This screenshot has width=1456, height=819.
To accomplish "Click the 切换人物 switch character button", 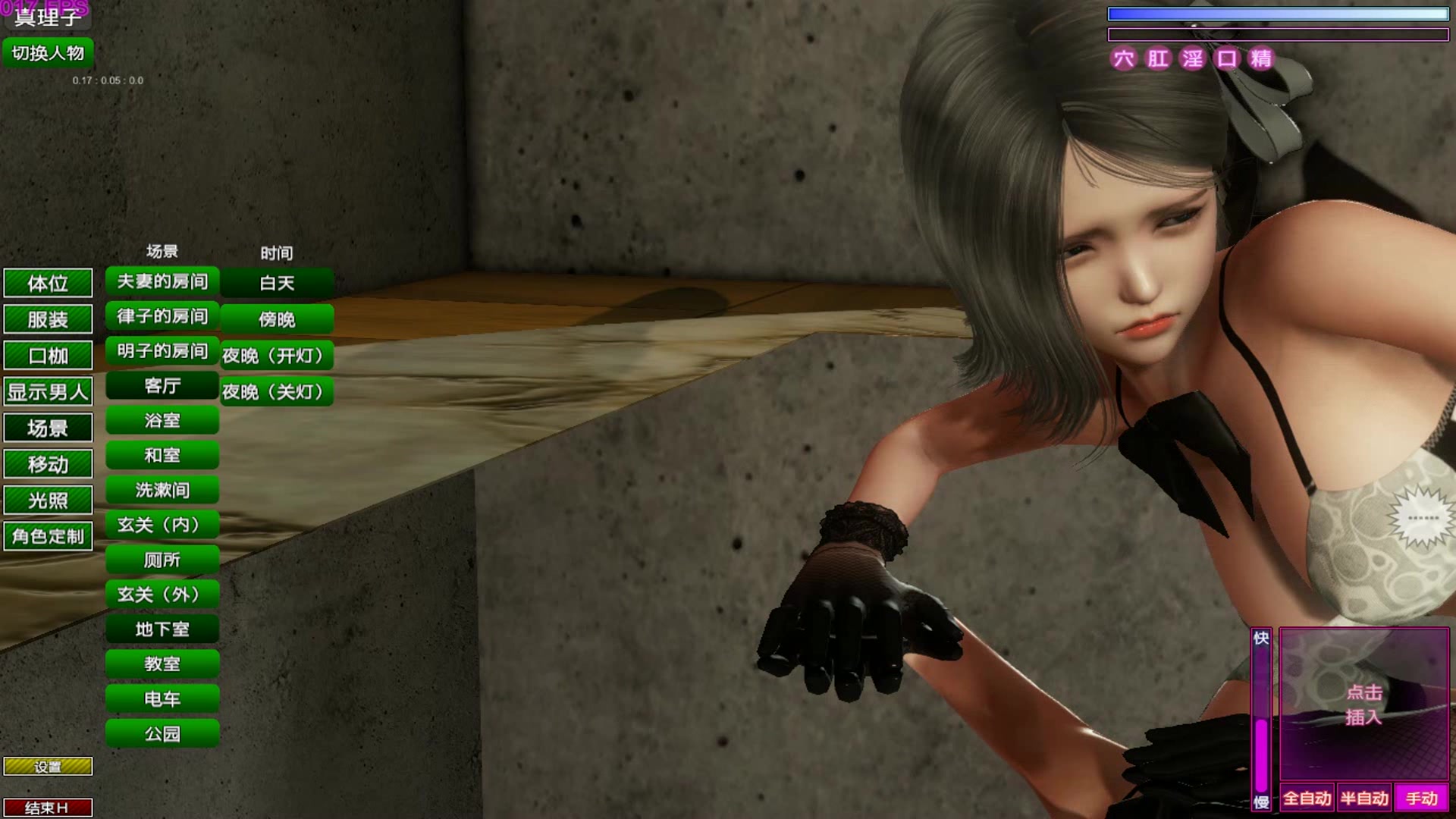I will point(48,53).
